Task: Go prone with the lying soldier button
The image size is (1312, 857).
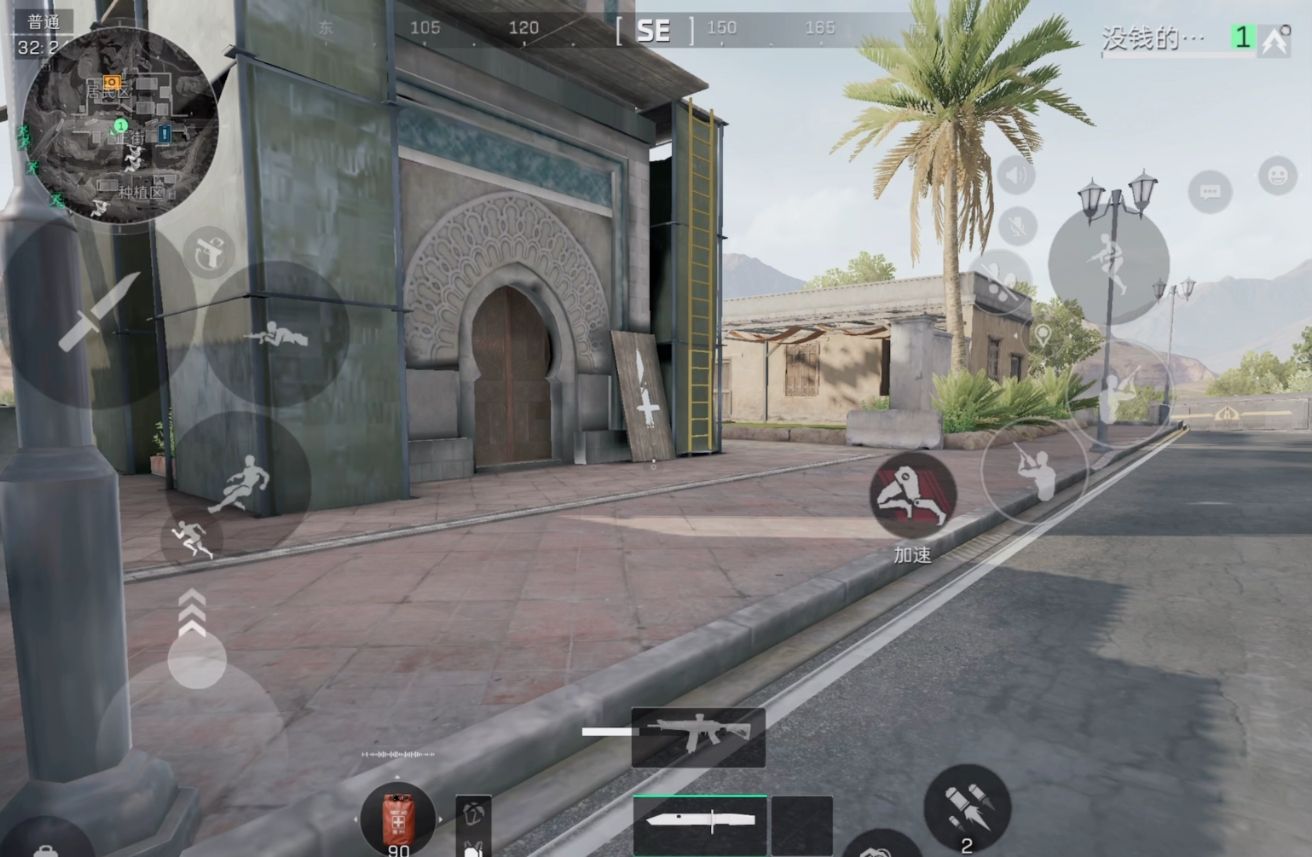Action: point(276,335)
